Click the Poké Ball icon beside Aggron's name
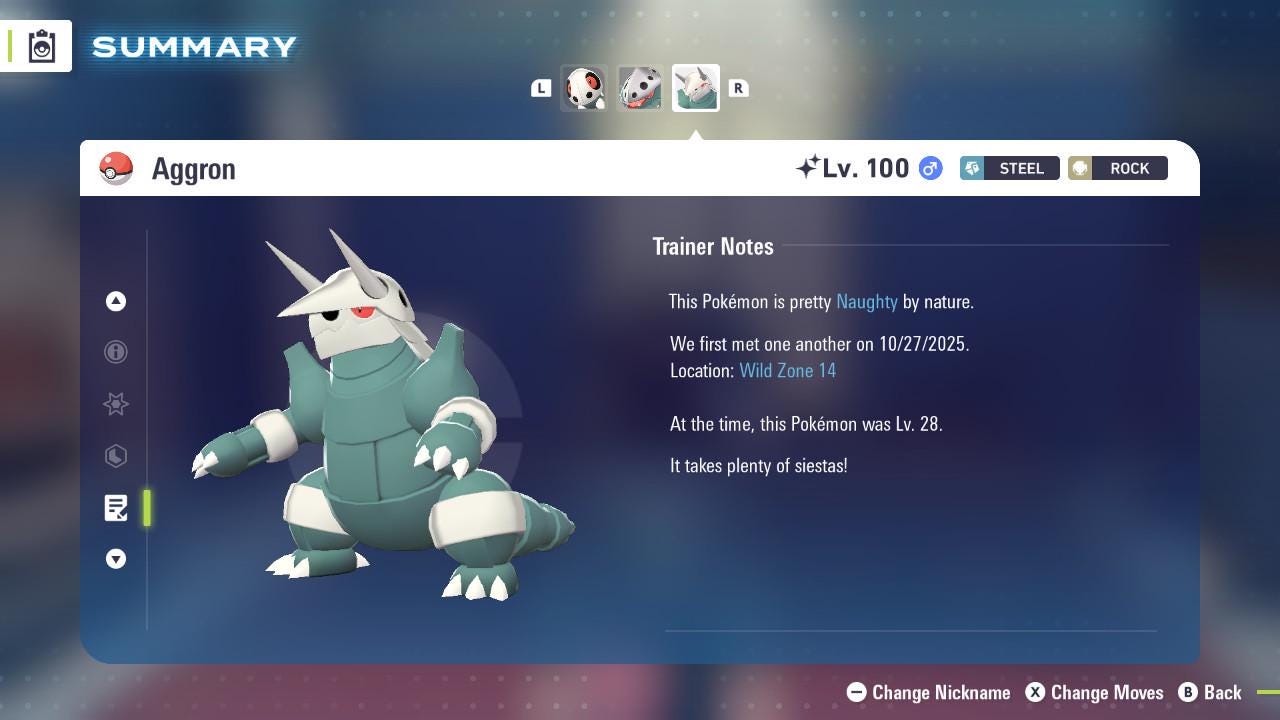The height and width of the screenshot is (720, 1280). click(117, 168)
